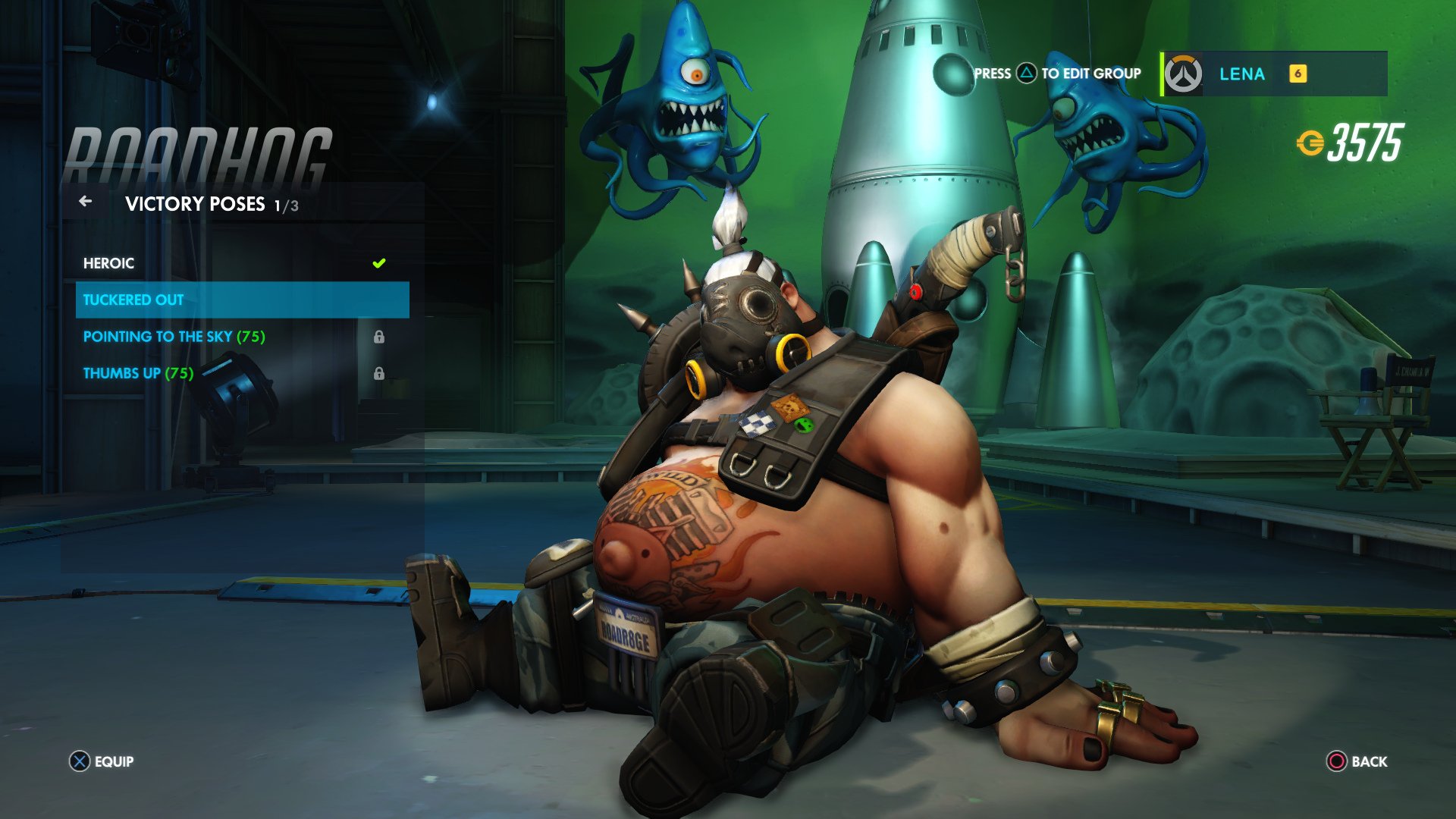Image resolution: width=1456 pixels, height=819 pixels.
Task: Click the green checkmark on Heroic
Action: tap(379, 263)
